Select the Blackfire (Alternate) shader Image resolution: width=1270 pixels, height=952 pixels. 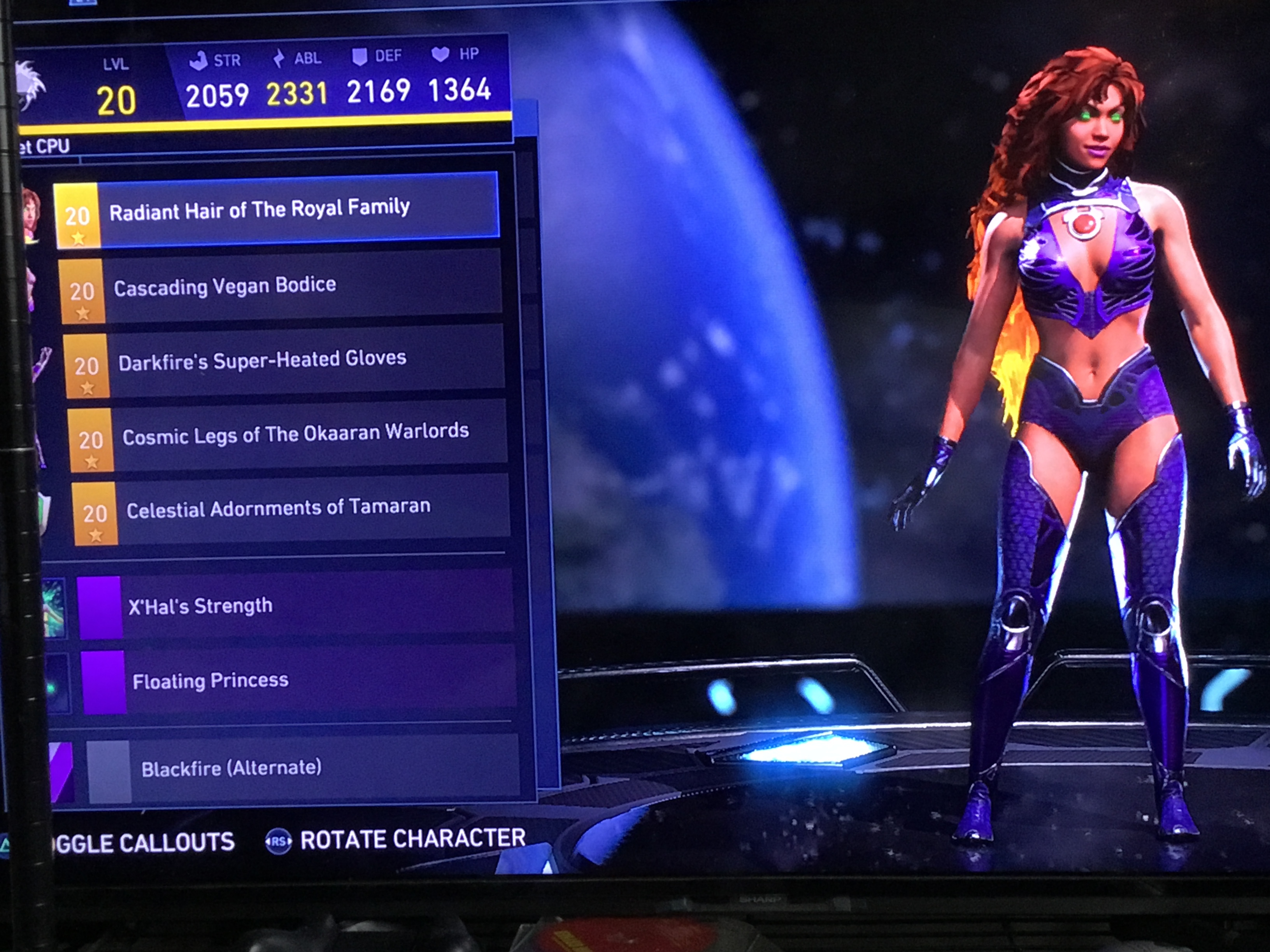[x=303, y=768]
